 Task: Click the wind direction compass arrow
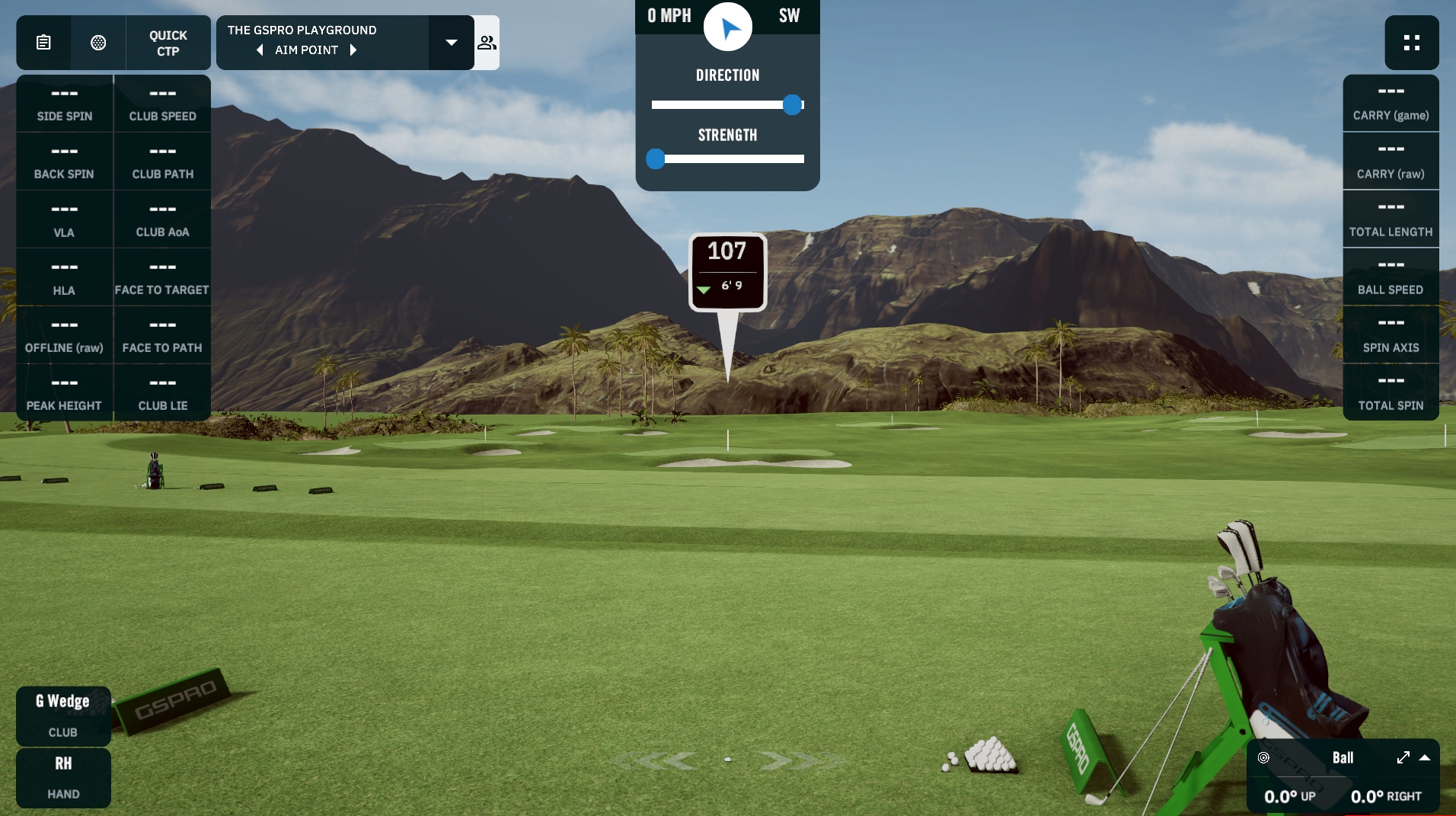click(x=728, y=27)
